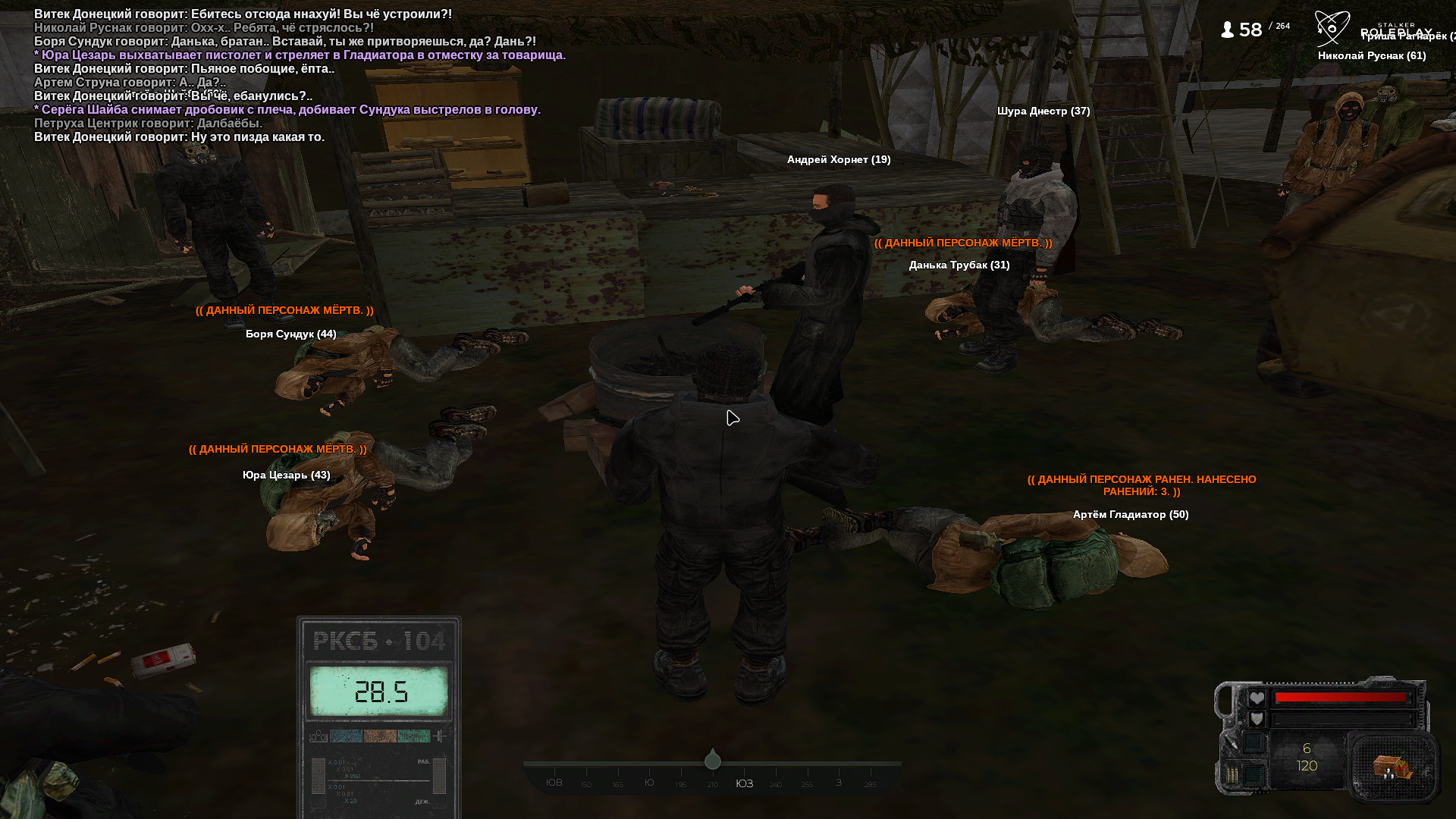Click the heart health icon
Image resolution: width=1456 pixels, height=819 pixels.
click(1257, 698)
